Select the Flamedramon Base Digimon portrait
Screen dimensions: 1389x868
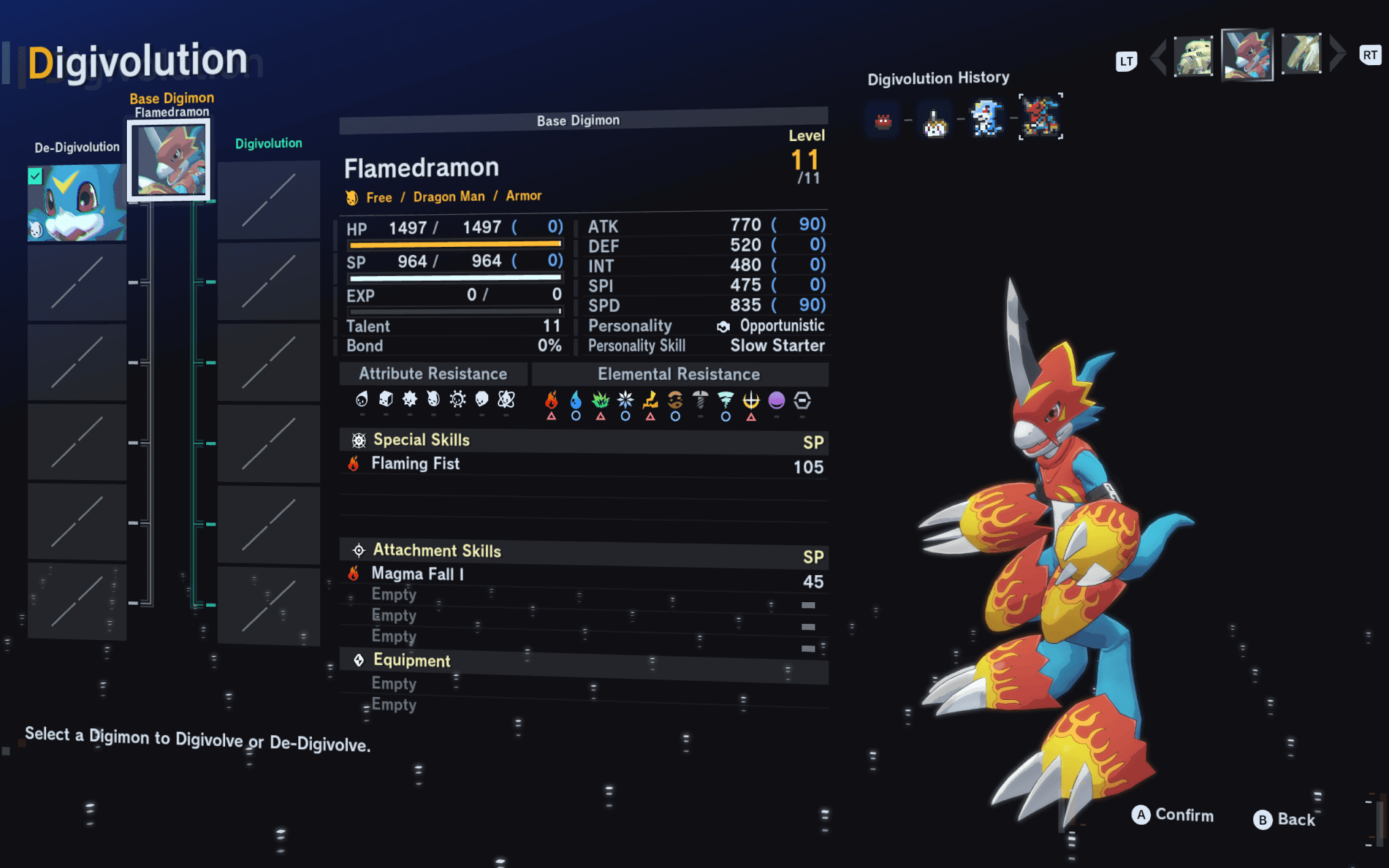coord(169,160)
